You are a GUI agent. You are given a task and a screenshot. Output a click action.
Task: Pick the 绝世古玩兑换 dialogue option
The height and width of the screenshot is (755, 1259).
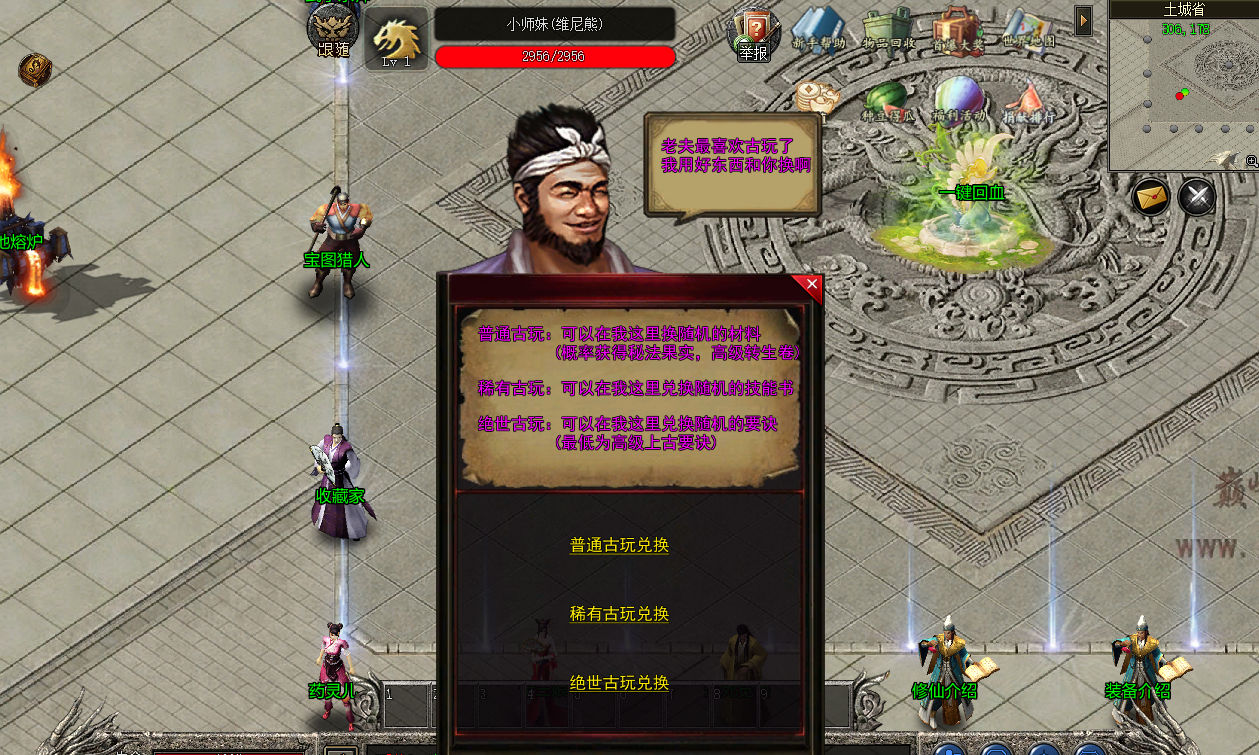coord(619,683)
